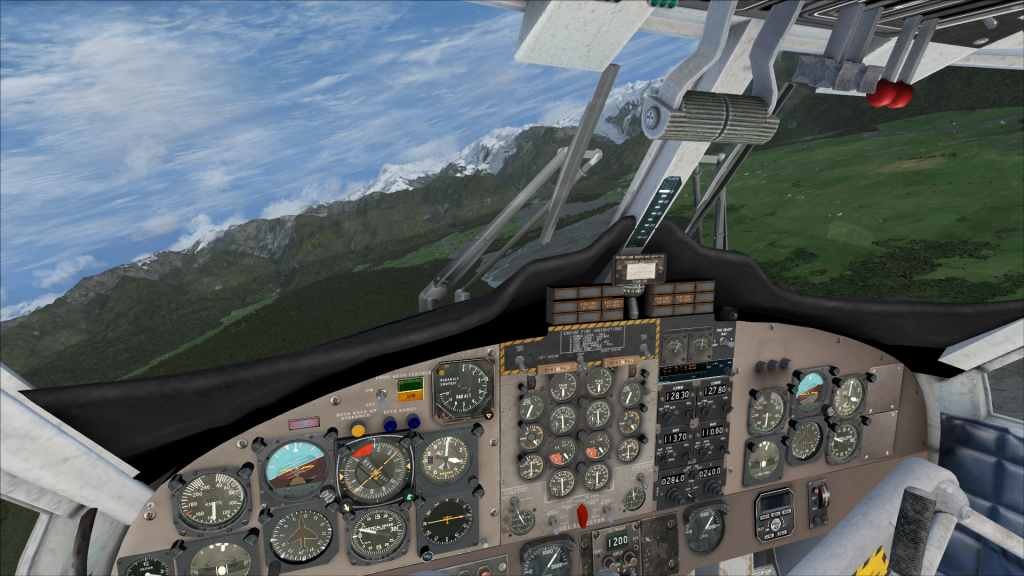Grab the red-knobbed overhead fuel levers

[x=889, y=95]
